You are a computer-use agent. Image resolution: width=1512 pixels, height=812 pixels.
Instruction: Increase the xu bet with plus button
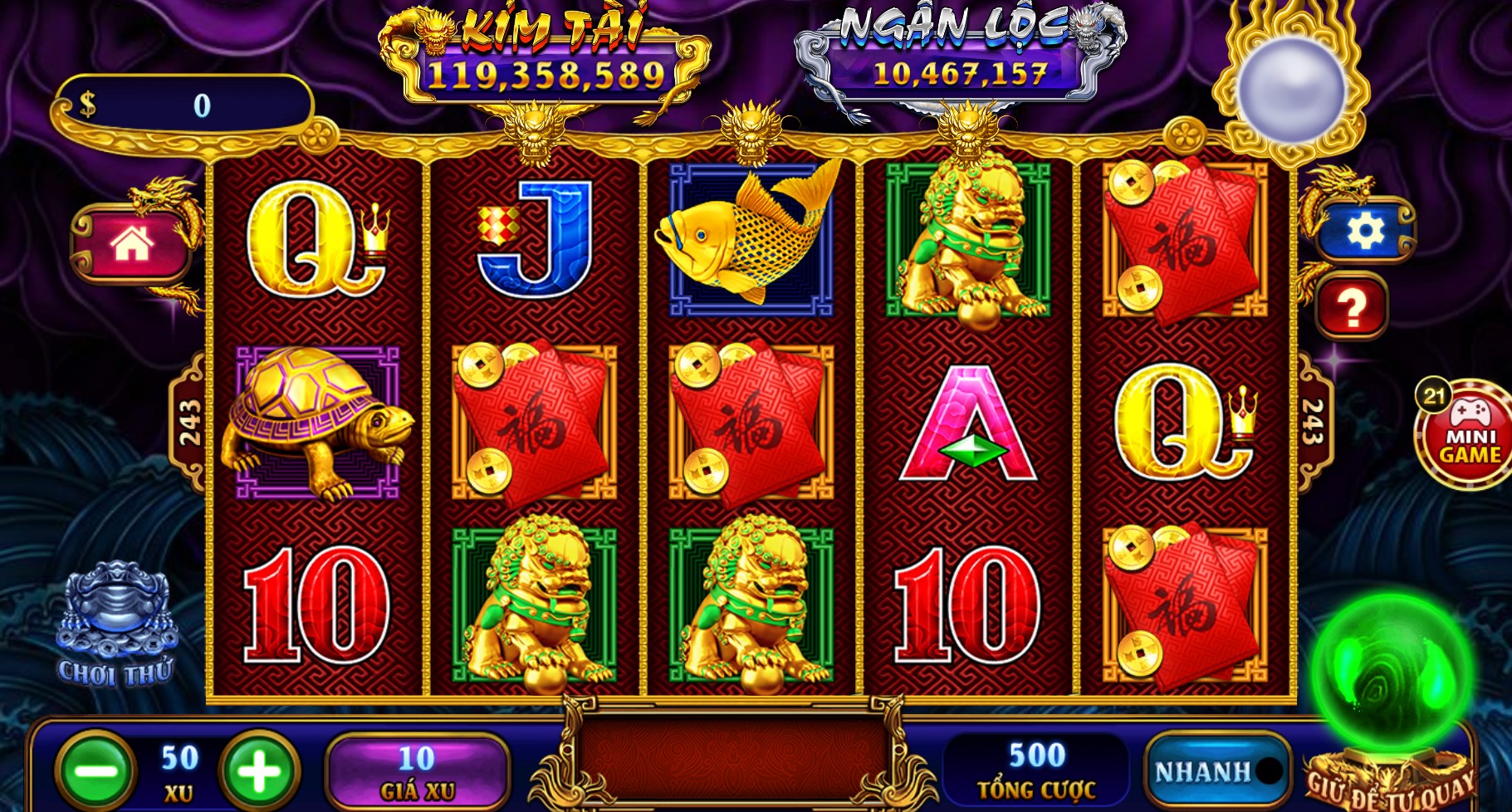click(259, 771)
